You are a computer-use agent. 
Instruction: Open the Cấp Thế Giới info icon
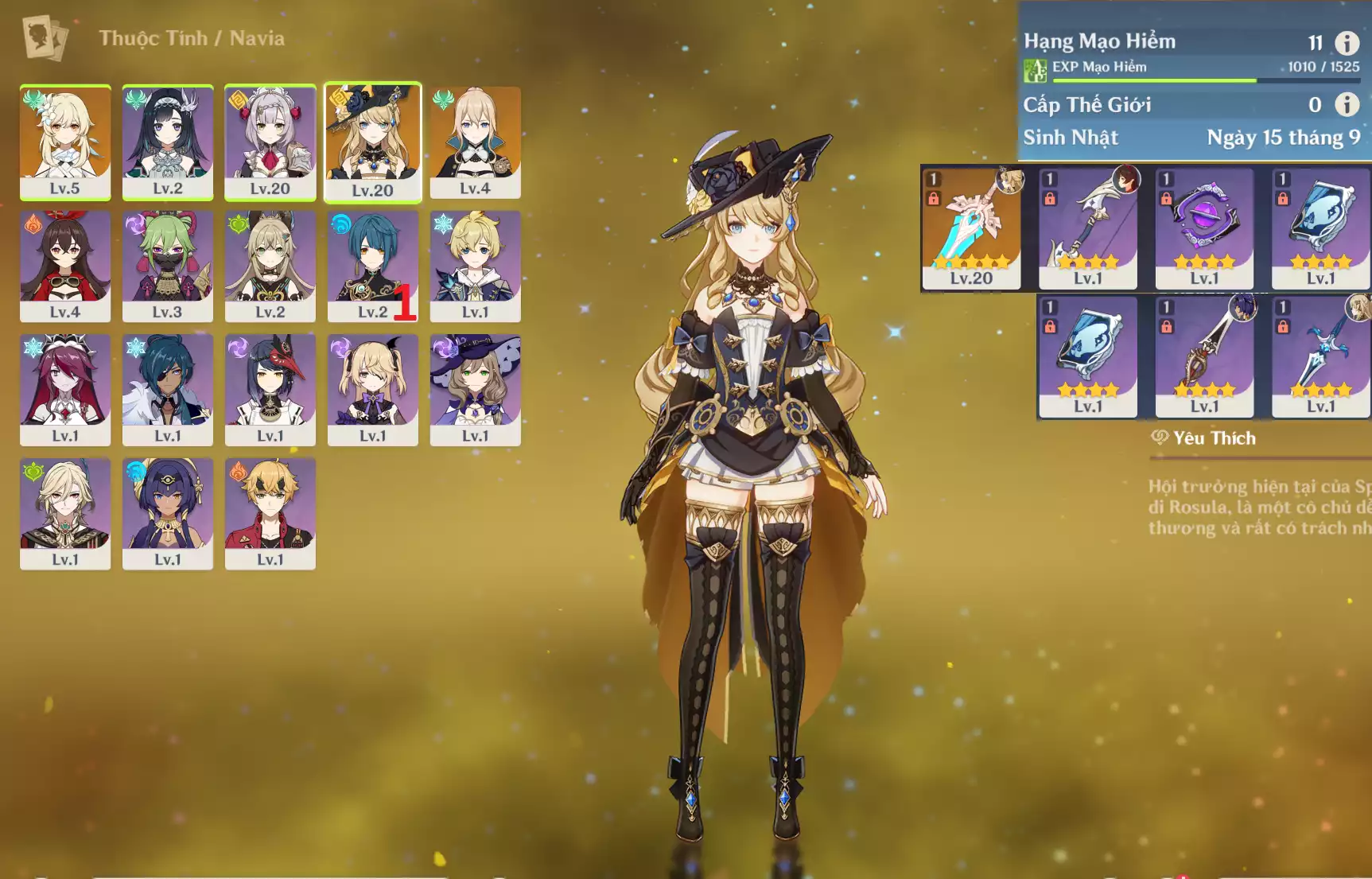click(1347, 104)
